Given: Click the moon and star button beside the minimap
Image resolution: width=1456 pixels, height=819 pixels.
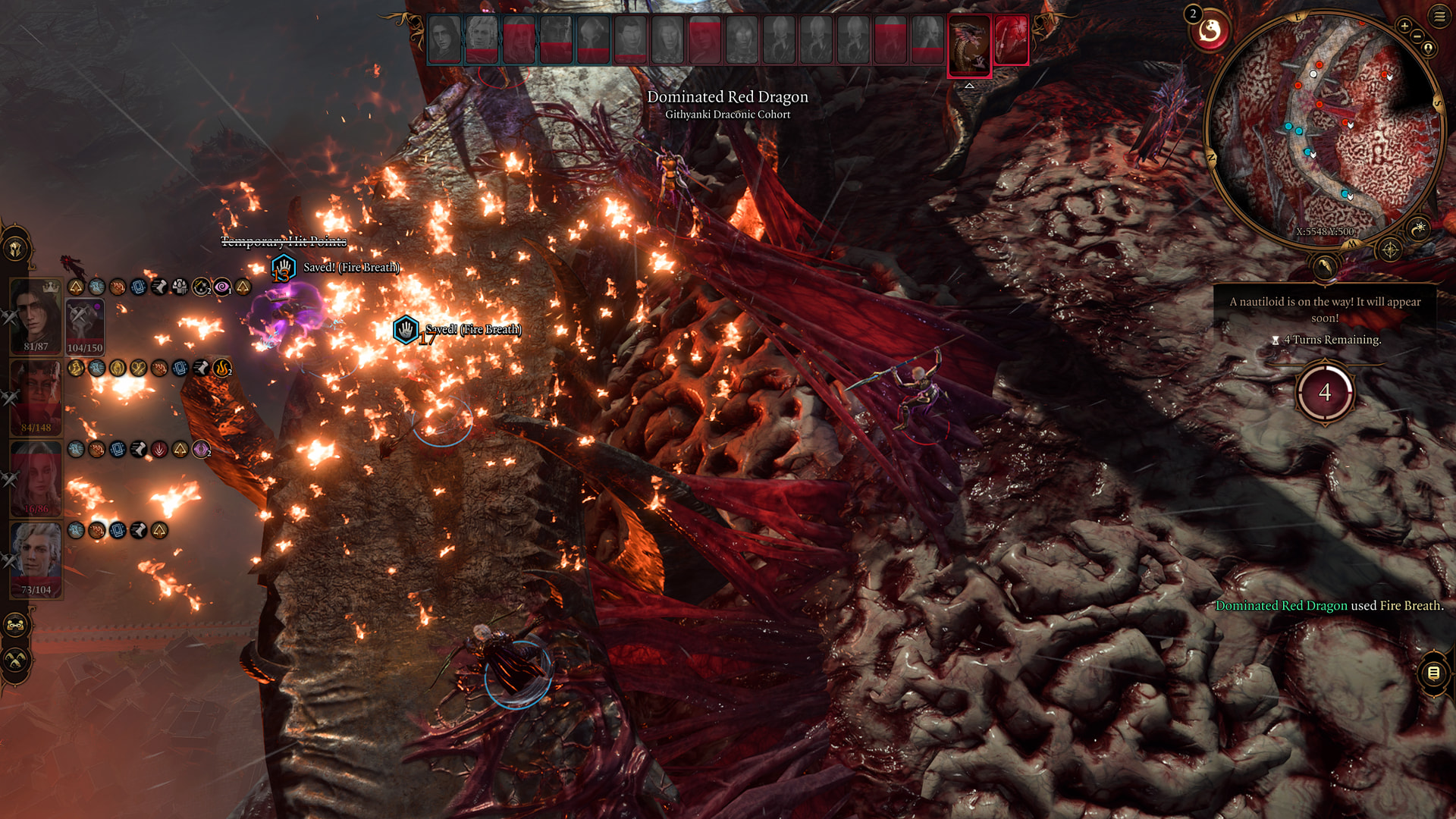Looking at the screenshot, I should tap(1419, 227).
